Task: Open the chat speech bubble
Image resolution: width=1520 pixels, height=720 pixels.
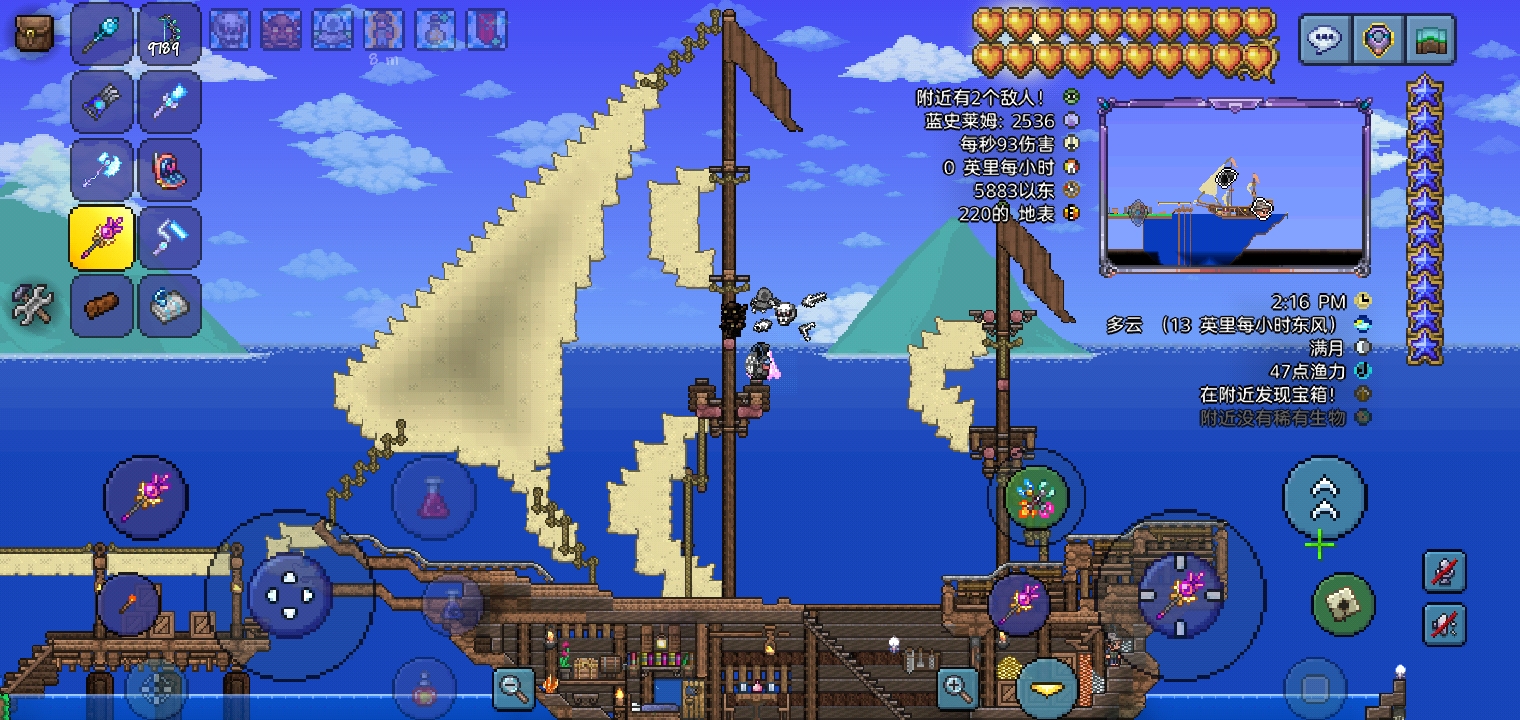Action: 1325,40
